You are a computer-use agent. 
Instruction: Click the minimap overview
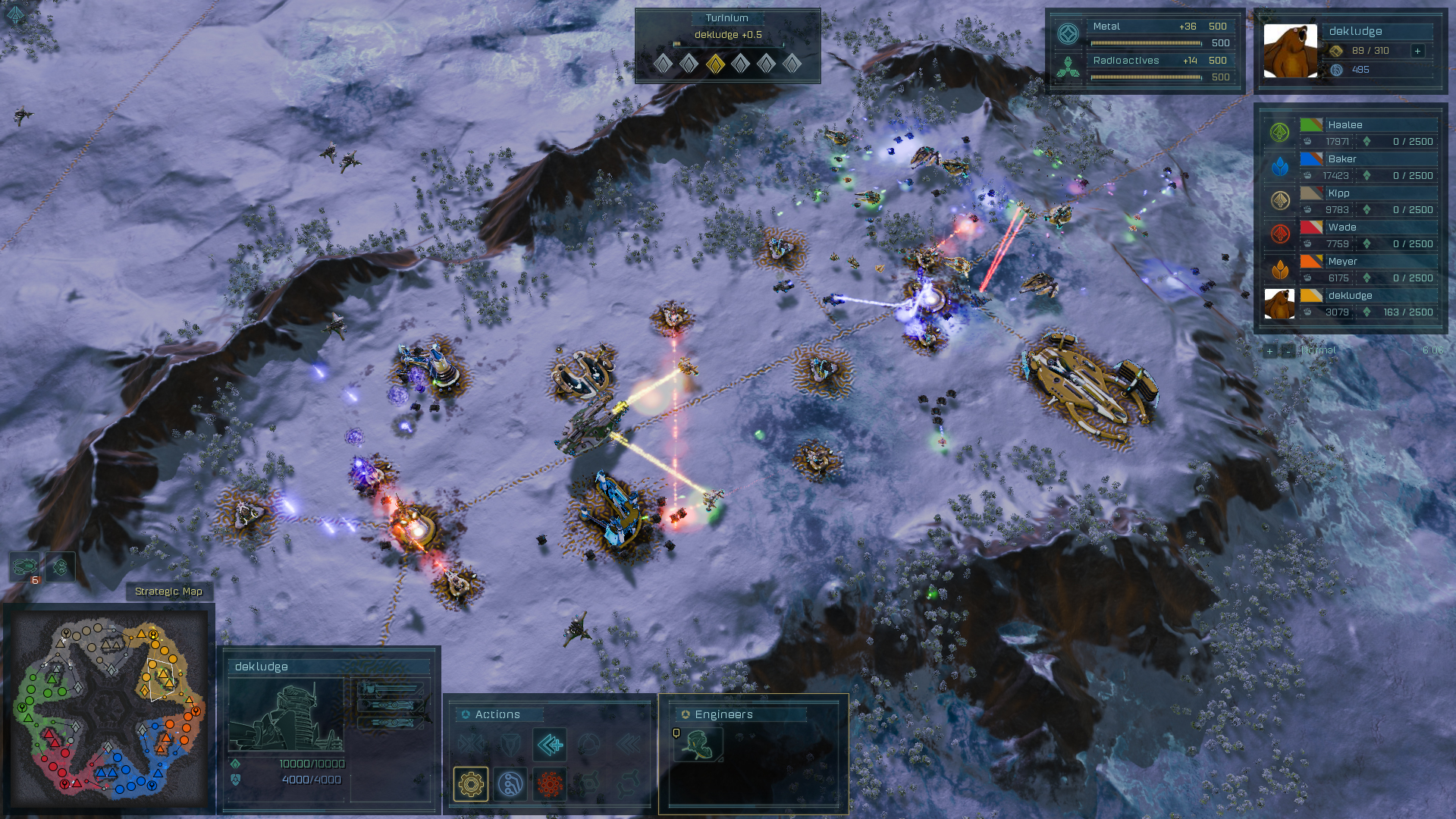(x=109, y=709)
